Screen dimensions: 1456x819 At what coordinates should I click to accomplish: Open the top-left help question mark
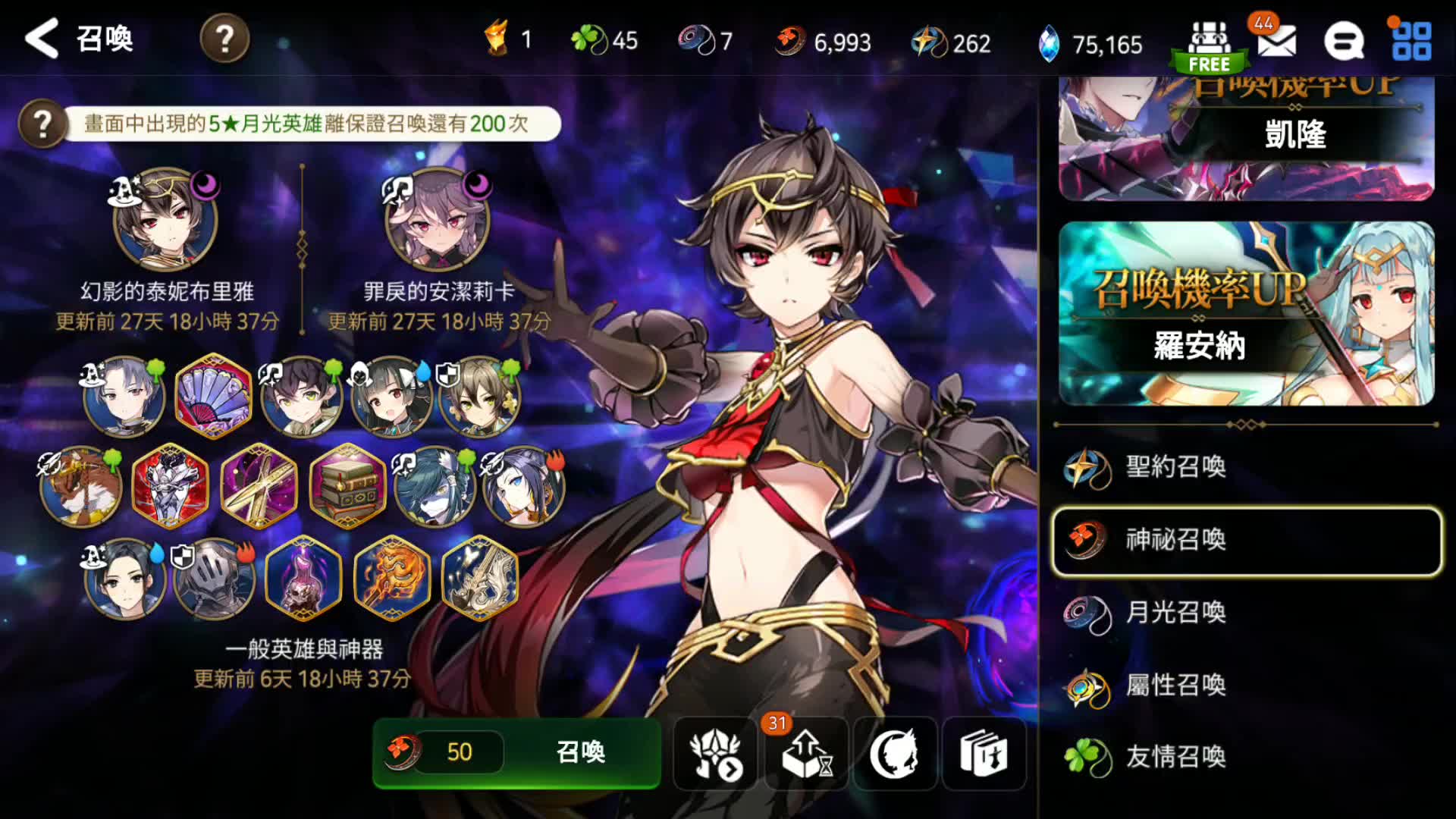coord(224,39)
